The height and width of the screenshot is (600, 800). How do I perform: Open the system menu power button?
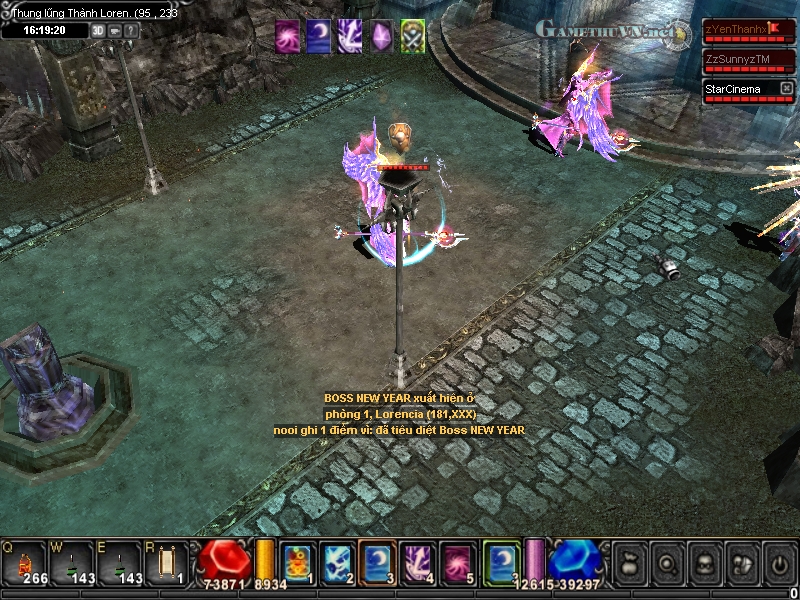tap(779, 563)
